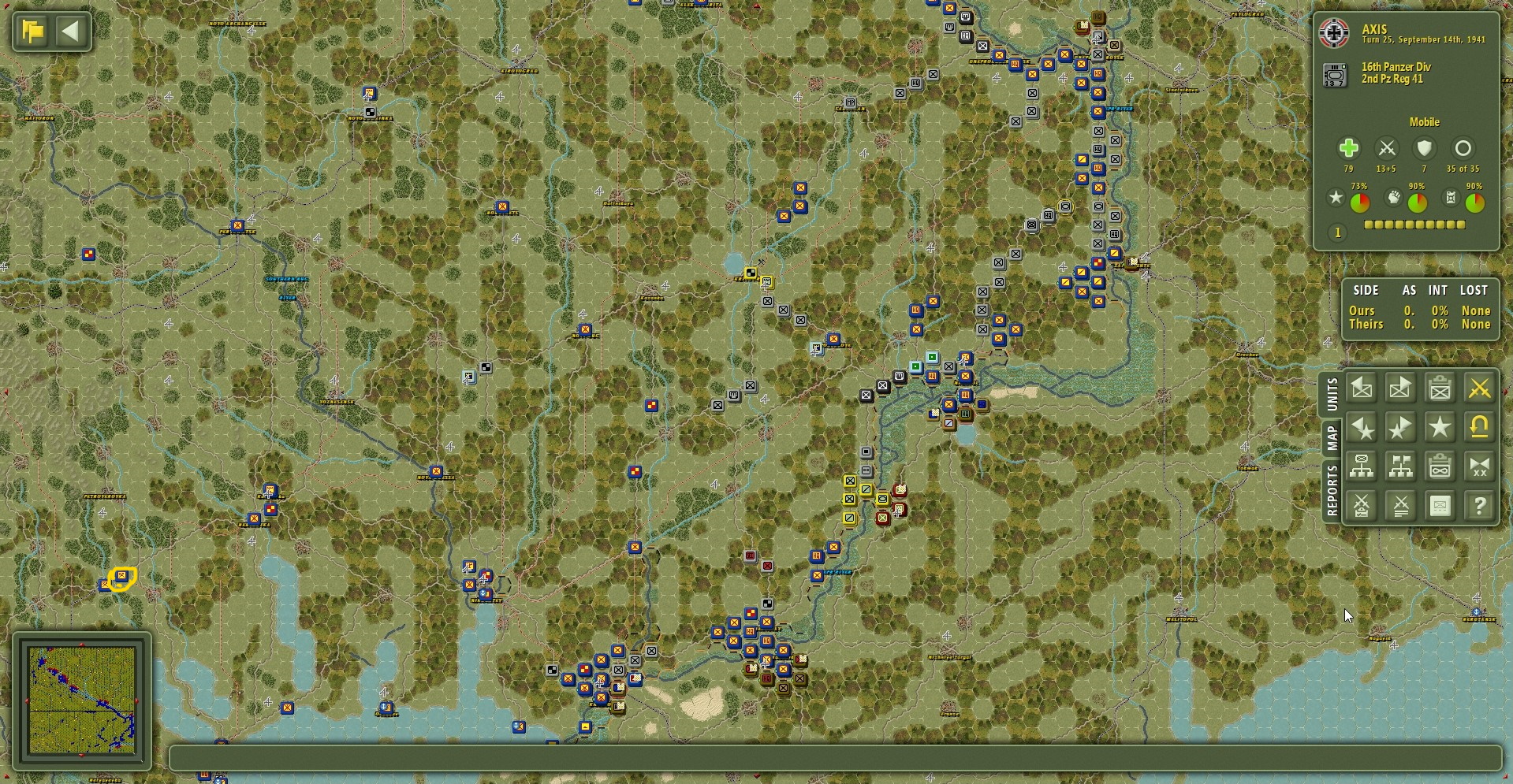1513x784 pixels.
Task: Click the flags organization chart icon
Action: 1401,466
